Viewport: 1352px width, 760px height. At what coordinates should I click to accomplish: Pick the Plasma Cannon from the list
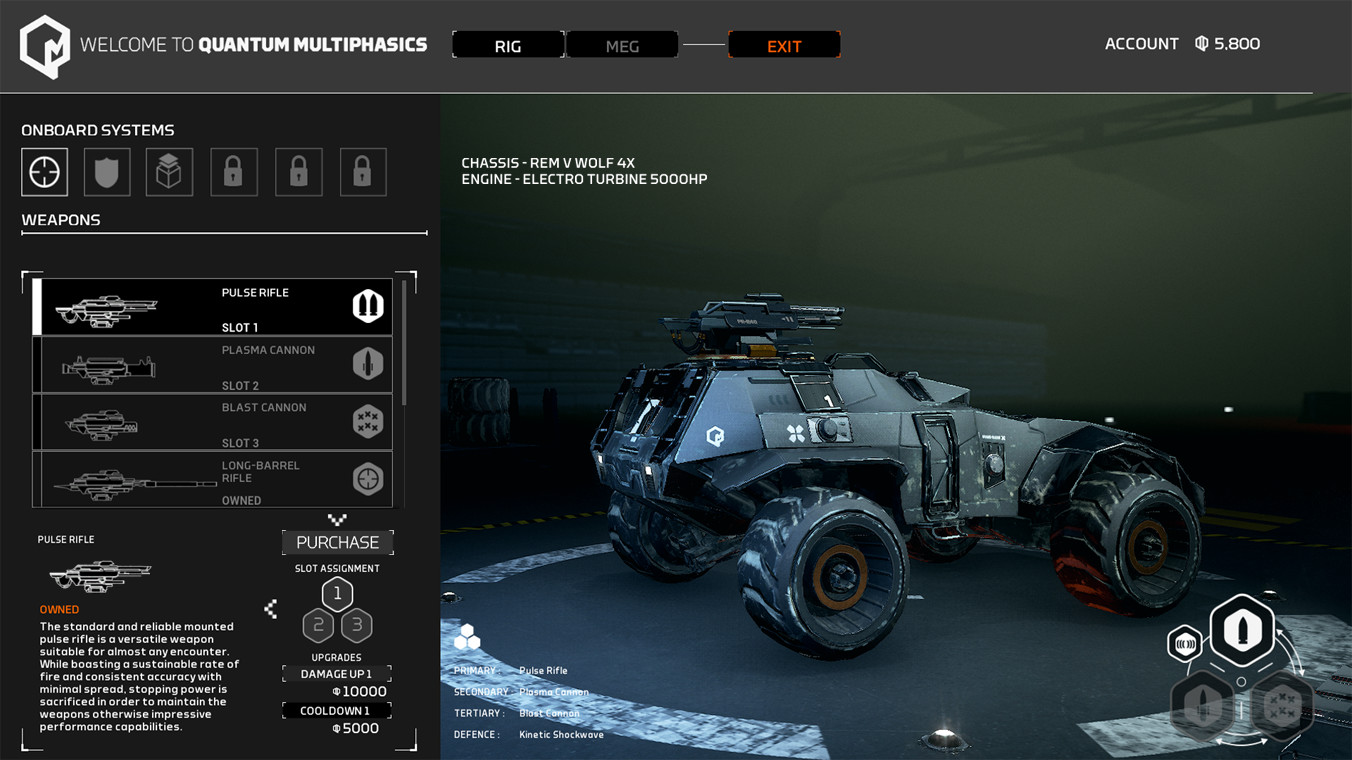tap(214, 365)
